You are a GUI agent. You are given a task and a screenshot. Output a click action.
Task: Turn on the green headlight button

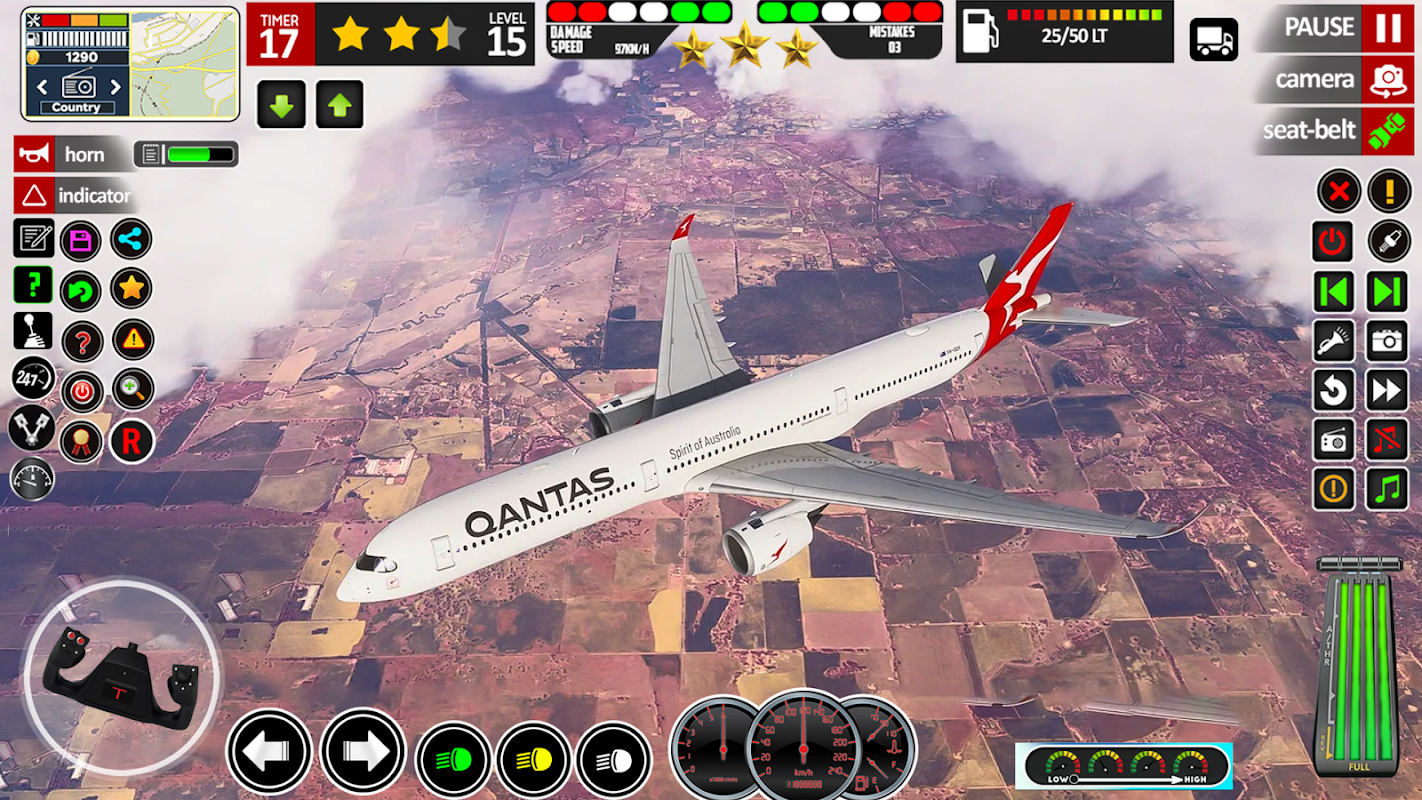pos(453,759)
